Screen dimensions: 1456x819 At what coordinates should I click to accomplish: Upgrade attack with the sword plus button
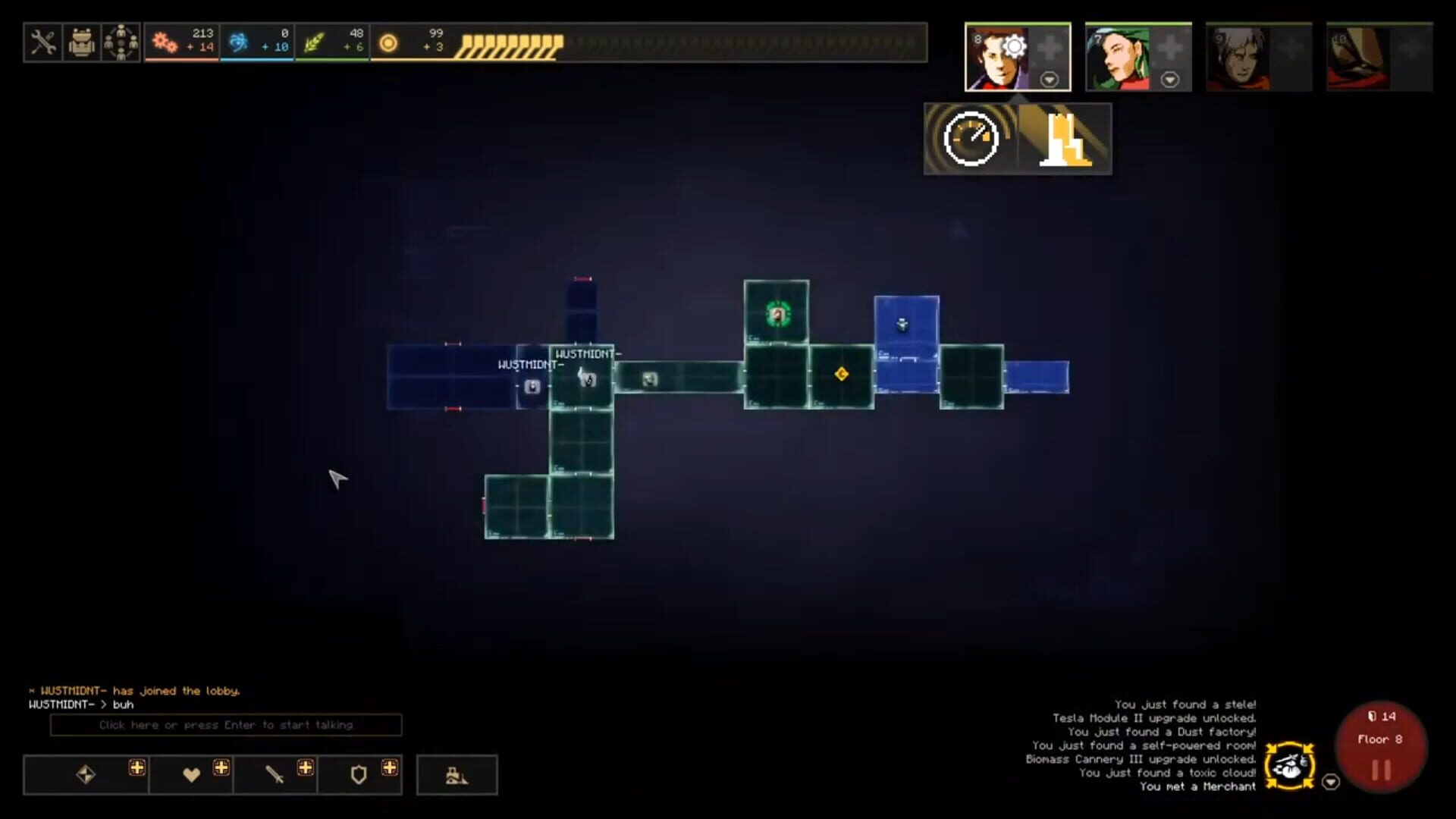(306, 767)
